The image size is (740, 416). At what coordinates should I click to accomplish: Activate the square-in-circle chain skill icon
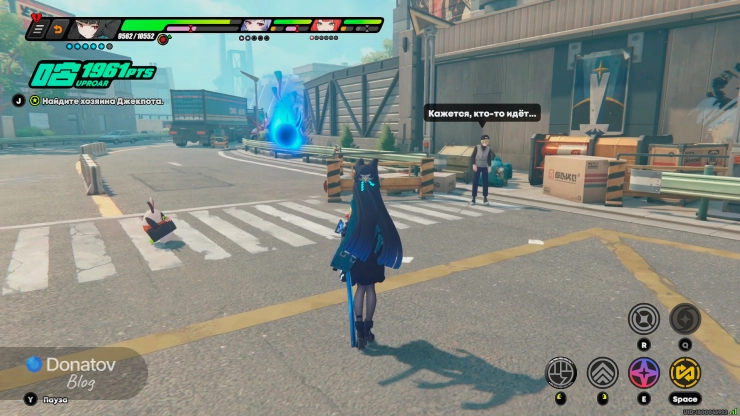[x=643, y=319]
